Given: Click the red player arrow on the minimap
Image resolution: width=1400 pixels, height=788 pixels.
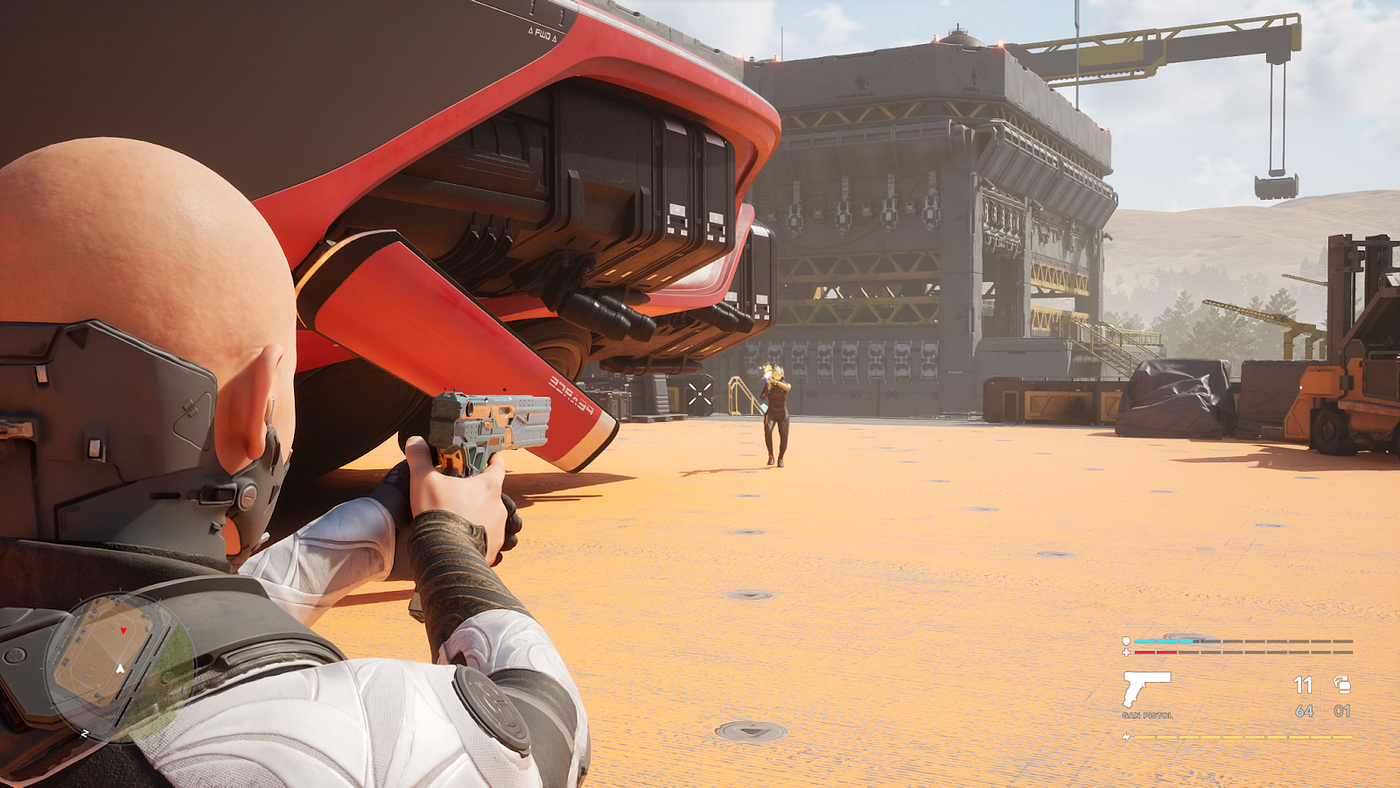Looking at the screenshot, I should tap(123, 630).
